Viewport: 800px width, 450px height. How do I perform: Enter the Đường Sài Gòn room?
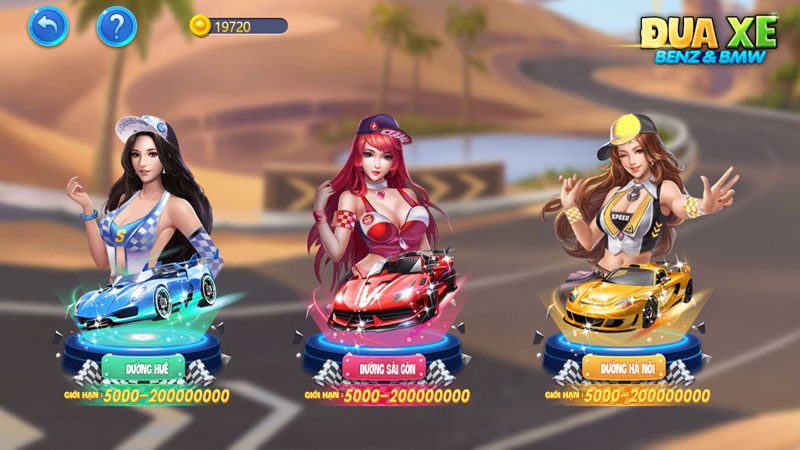coord(385,368)
